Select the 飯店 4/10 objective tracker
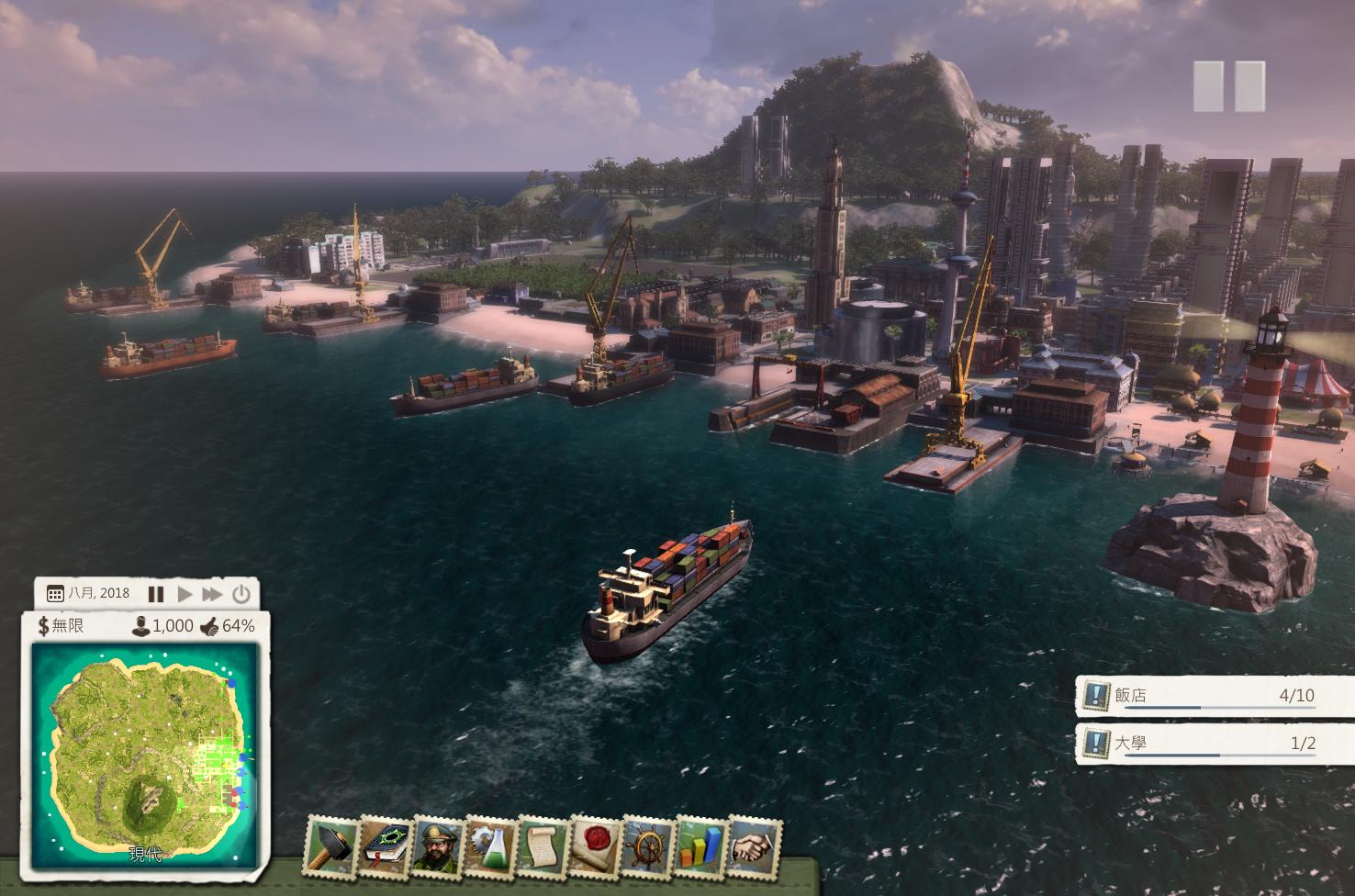1355x896 pixels. (x=1214, y=696)
